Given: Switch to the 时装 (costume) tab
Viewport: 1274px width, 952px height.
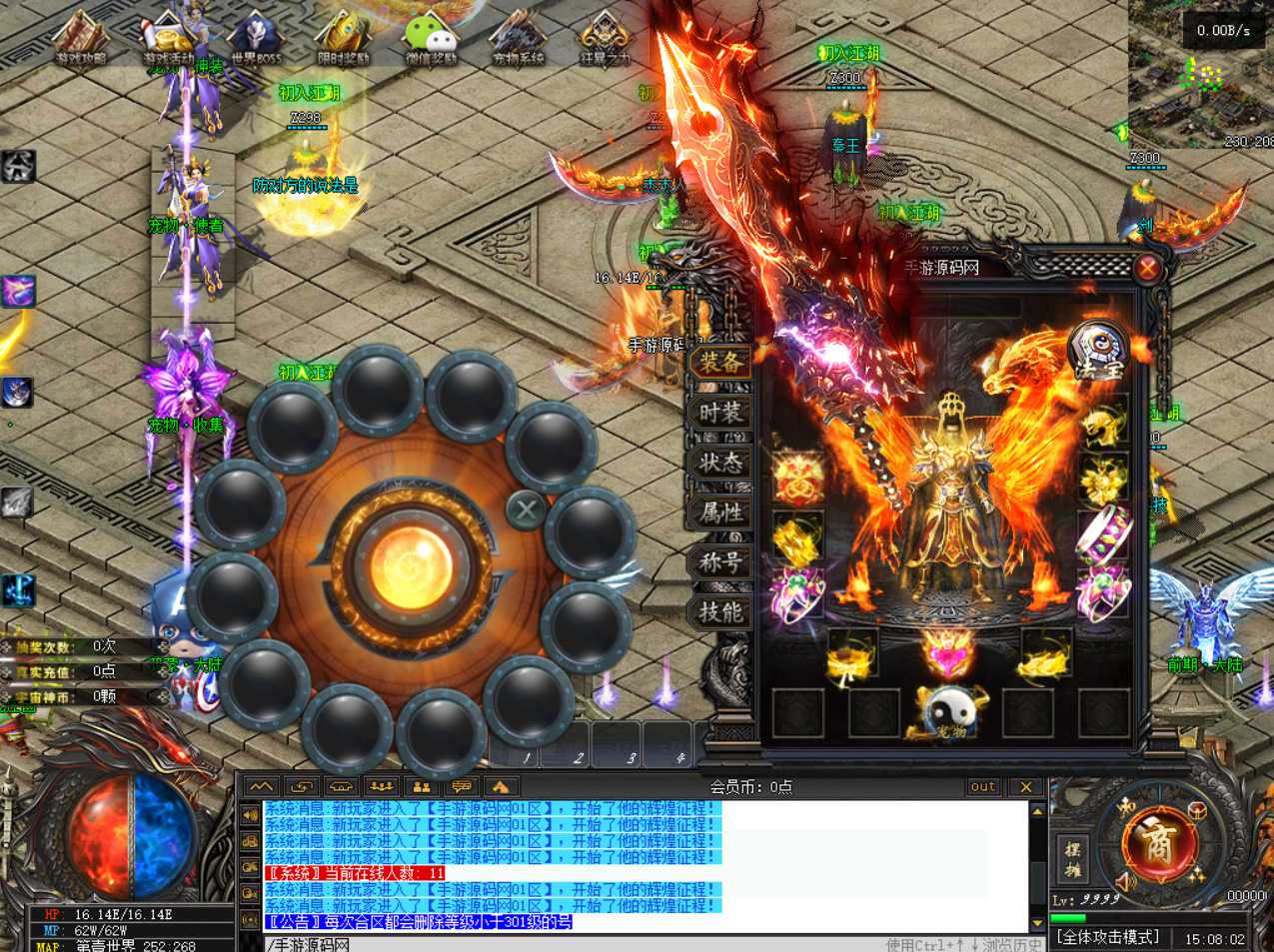Looking at the screenshot, I should pyautogui.click(x=720, y=413).
